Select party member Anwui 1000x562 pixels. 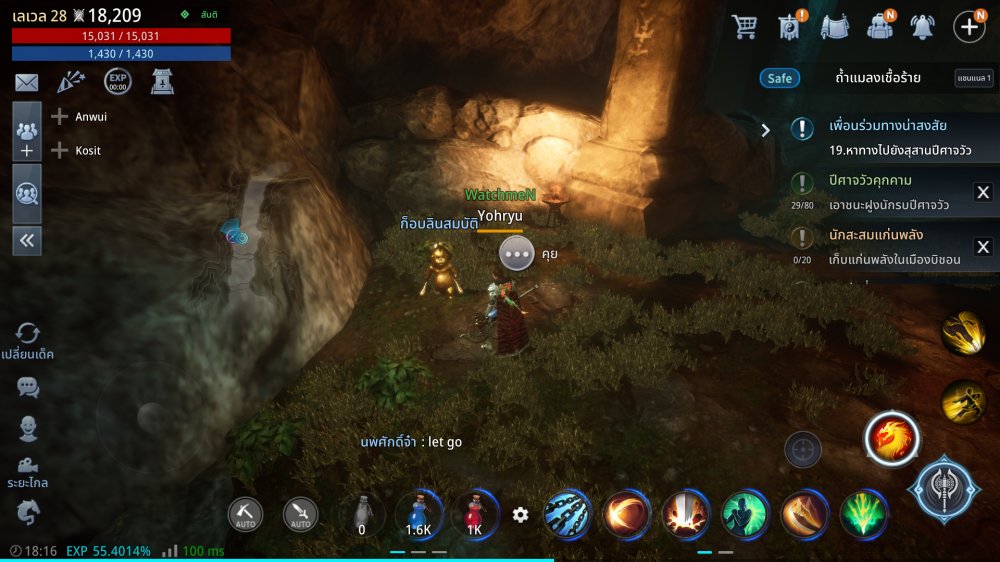pyautogui.click(x=90, y=117)
